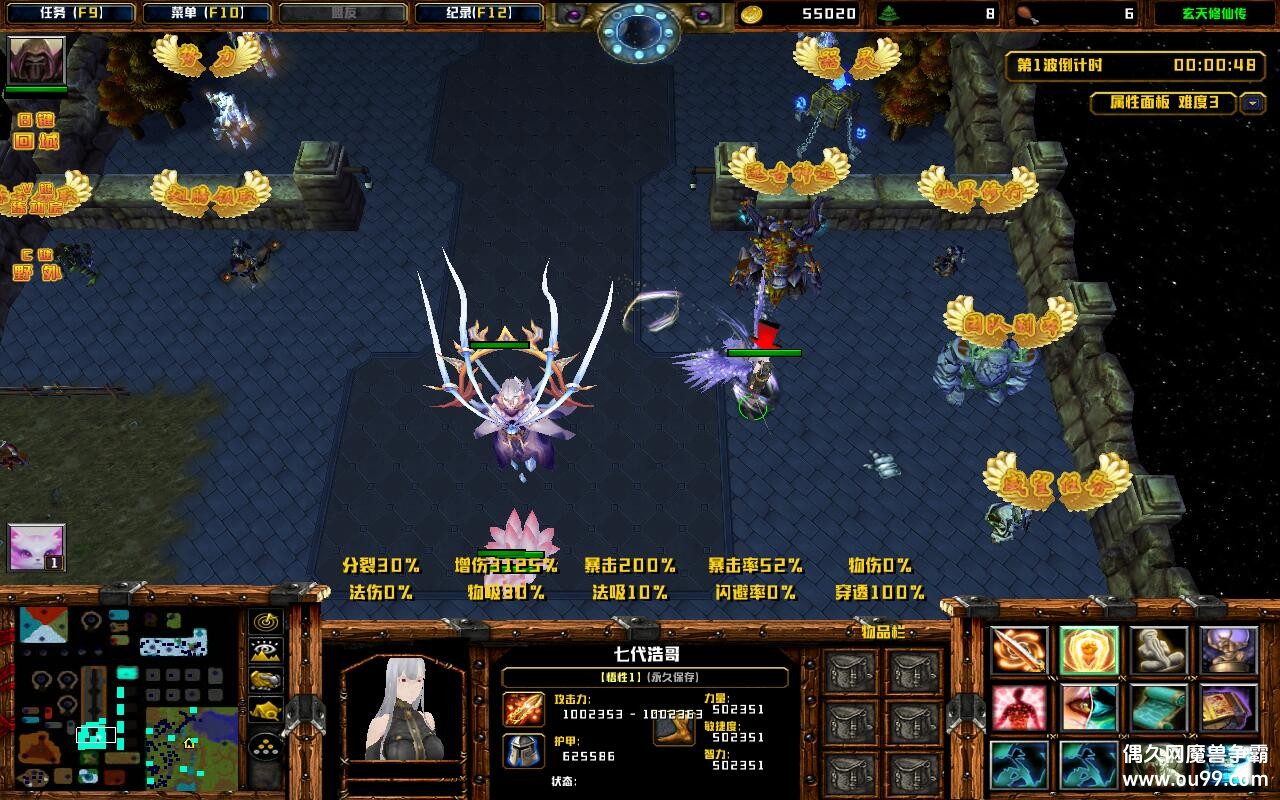Activate the flaming sword ability

(1019, 651)
